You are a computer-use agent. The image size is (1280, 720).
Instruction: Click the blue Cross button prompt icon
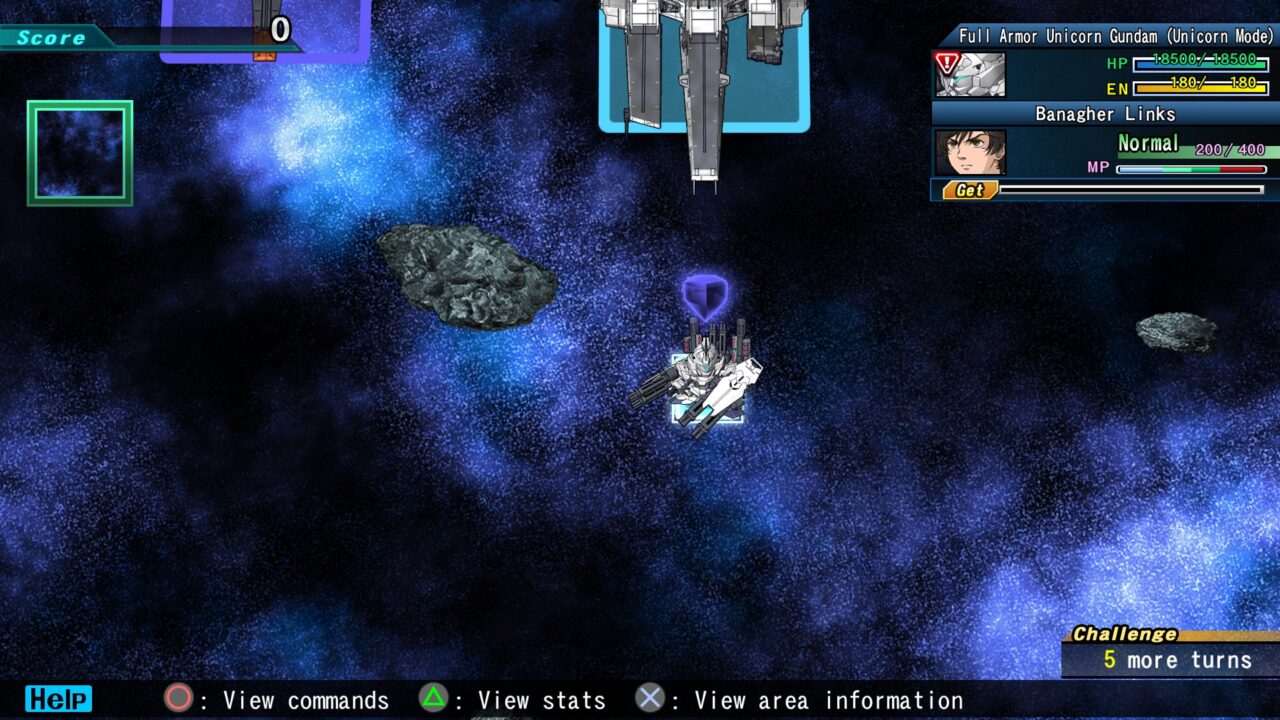click(x=650, y=700)
